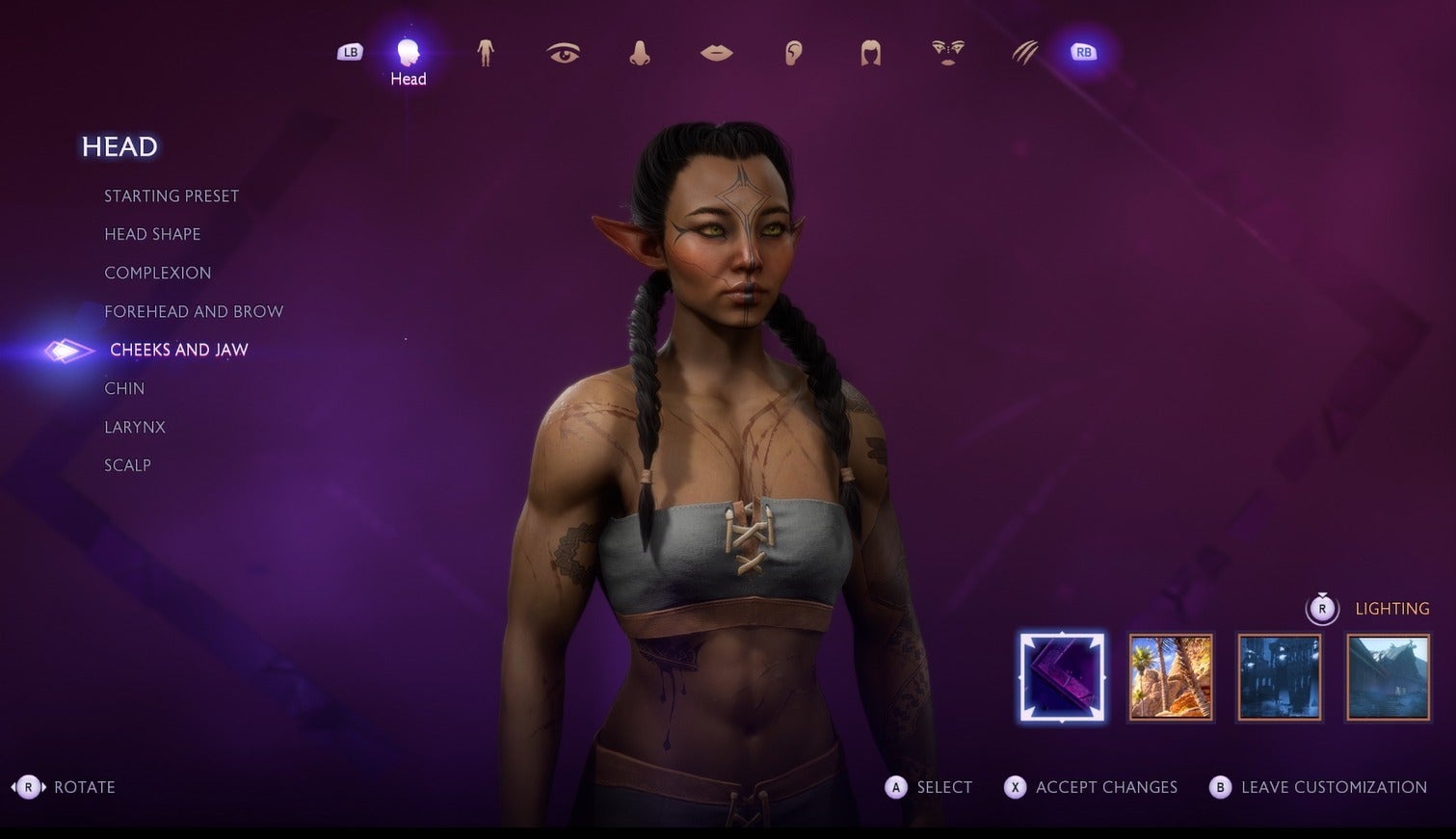Open the Body customization icon
This screenshot has width=1456, height=839.
click(486, 53)
